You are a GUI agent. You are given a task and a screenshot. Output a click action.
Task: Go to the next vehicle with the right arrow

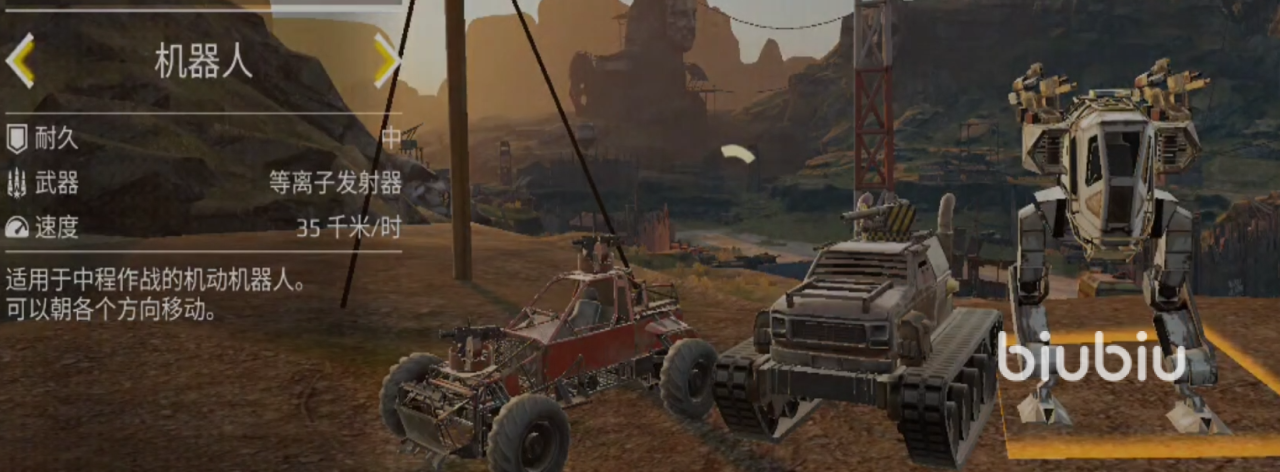[x=385, y=60]
